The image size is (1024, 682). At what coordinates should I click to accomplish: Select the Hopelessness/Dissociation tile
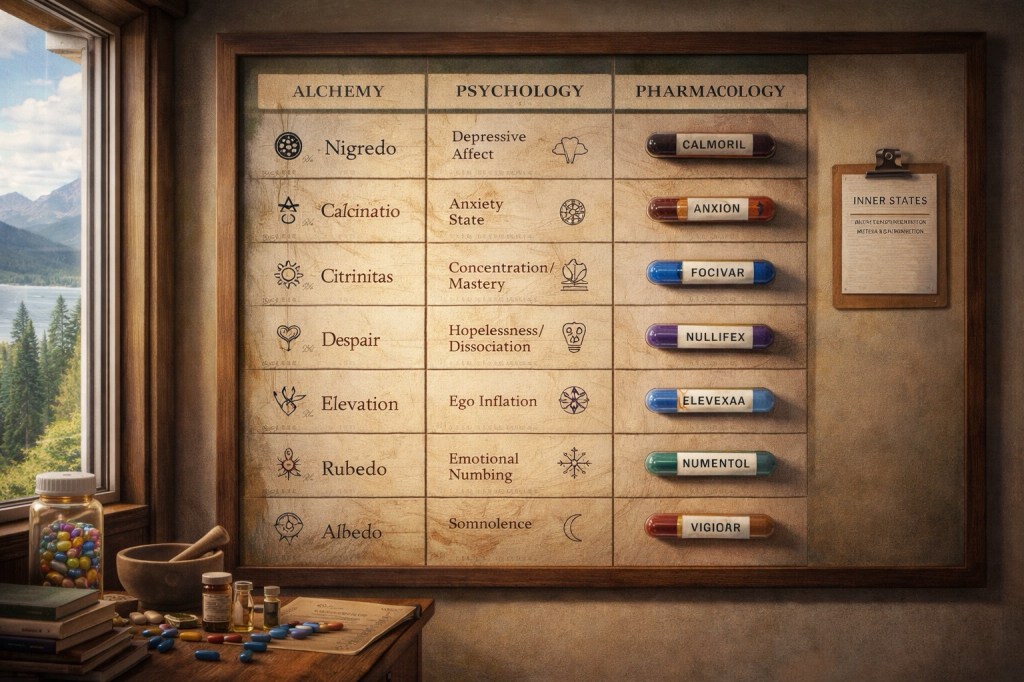coord(518,338)
